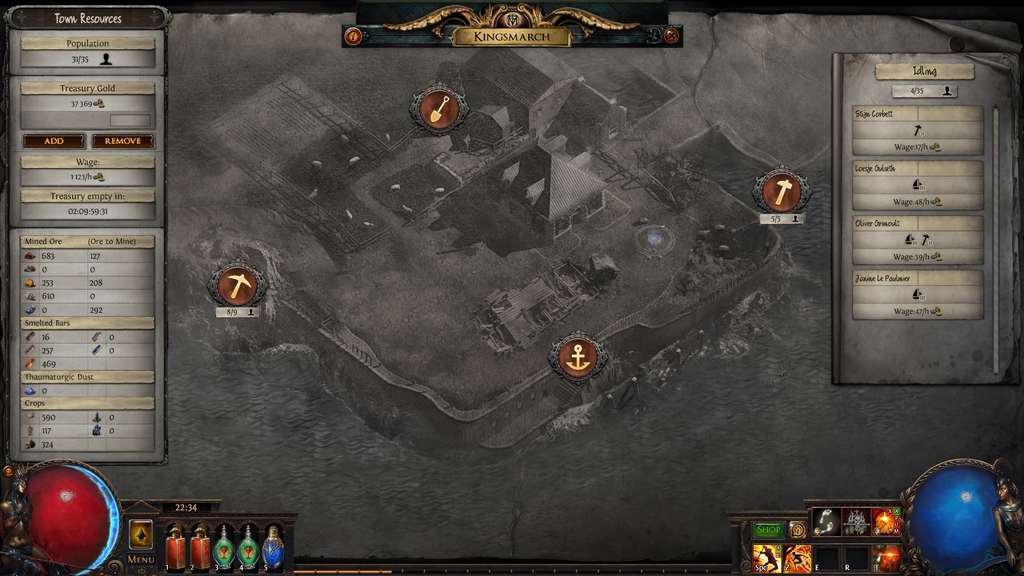The width and height of the screenshot is (1024, 576).
Task: Click the yellow level-up arrow button
Action: (141, 535)
